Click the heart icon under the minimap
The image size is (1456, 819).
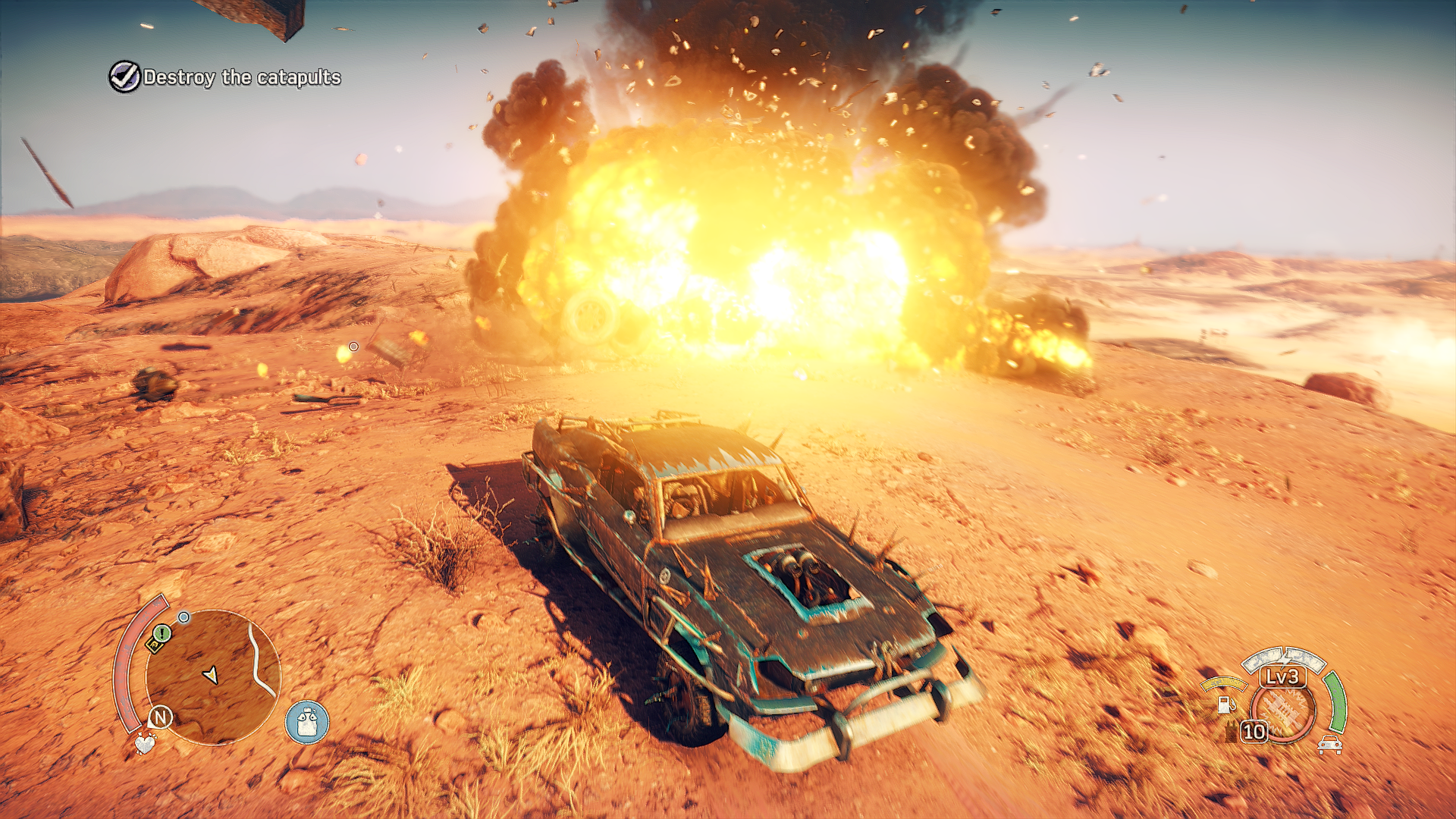(x=144, y=743)
